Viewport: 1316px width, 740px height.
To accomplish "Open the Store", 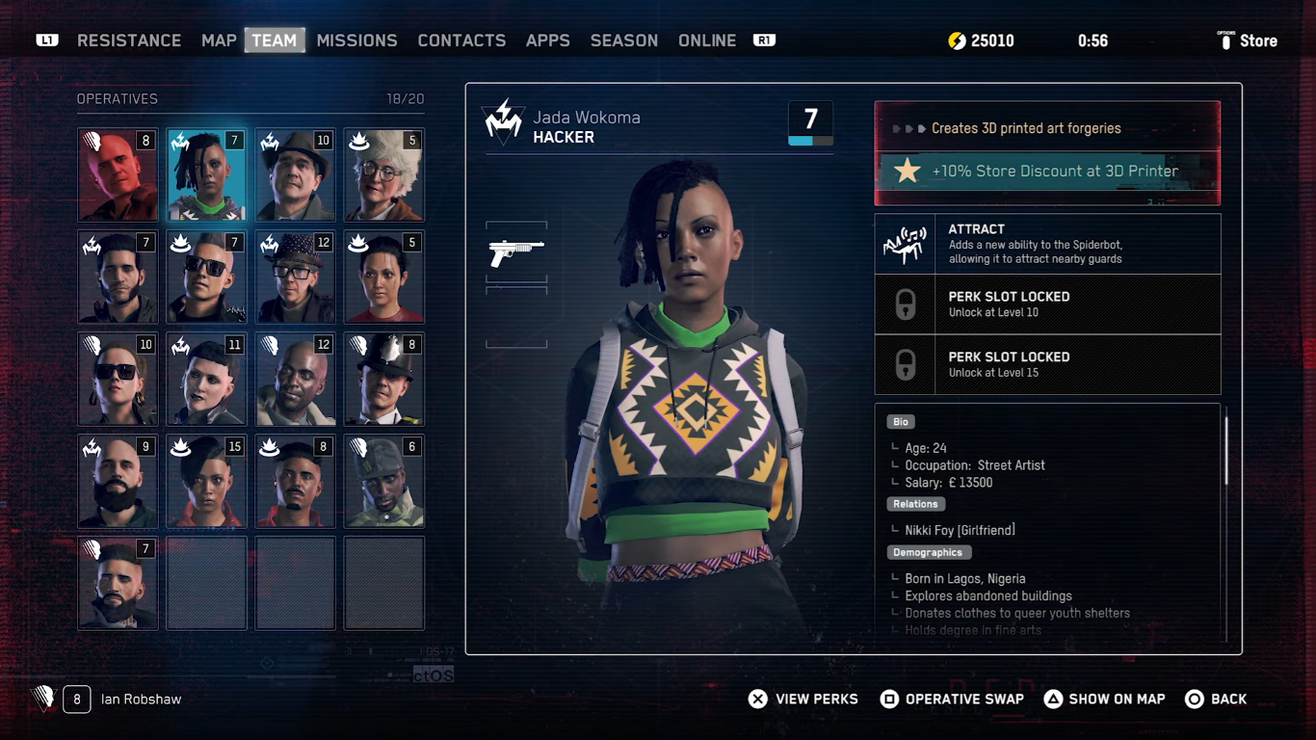I will pos(1247,41).
